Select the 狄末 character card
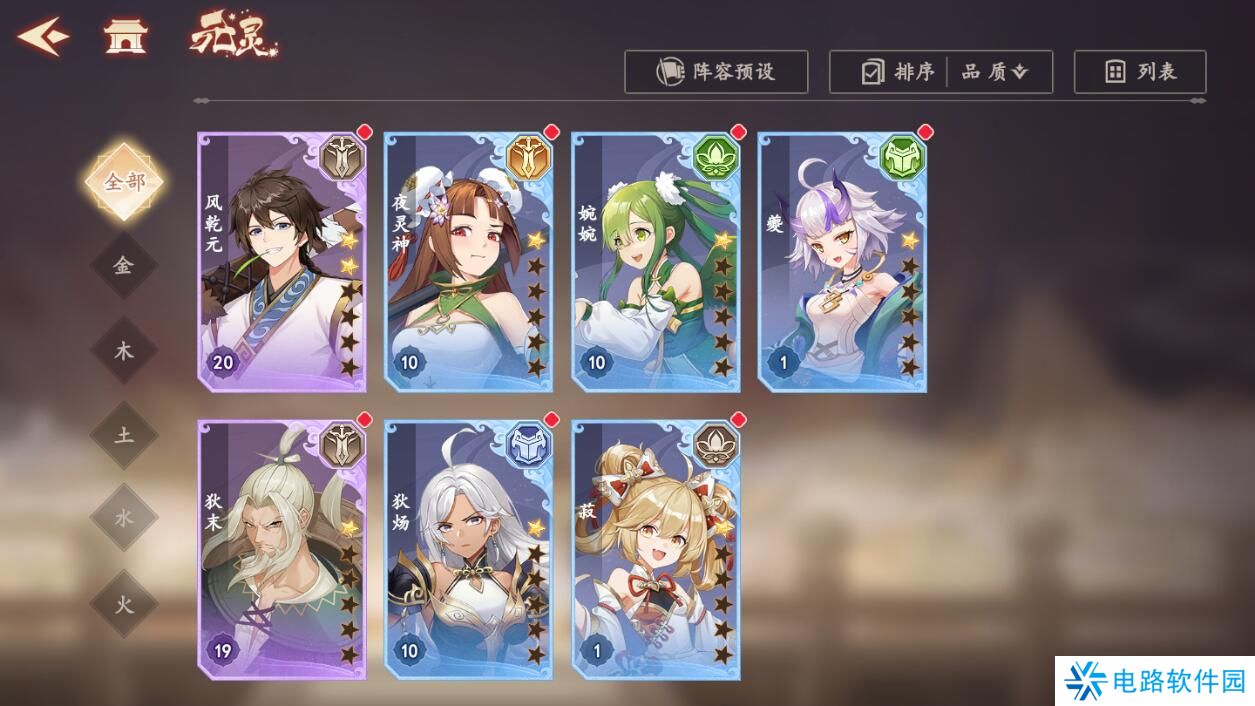Viewport: 1255px width, 706px height. (x=281, y=550)
